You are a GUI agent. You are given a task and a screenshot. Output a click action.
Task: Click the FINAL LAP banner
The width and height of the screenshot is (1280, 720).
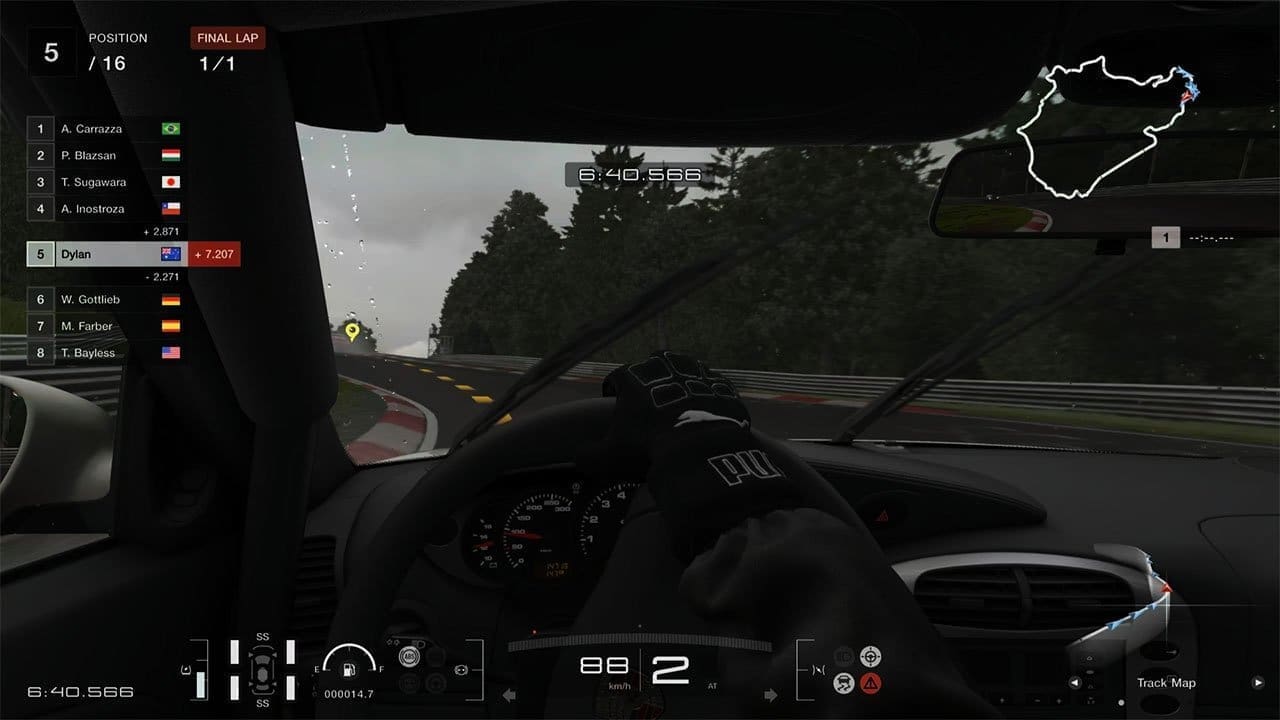click(x=227, y=38)
